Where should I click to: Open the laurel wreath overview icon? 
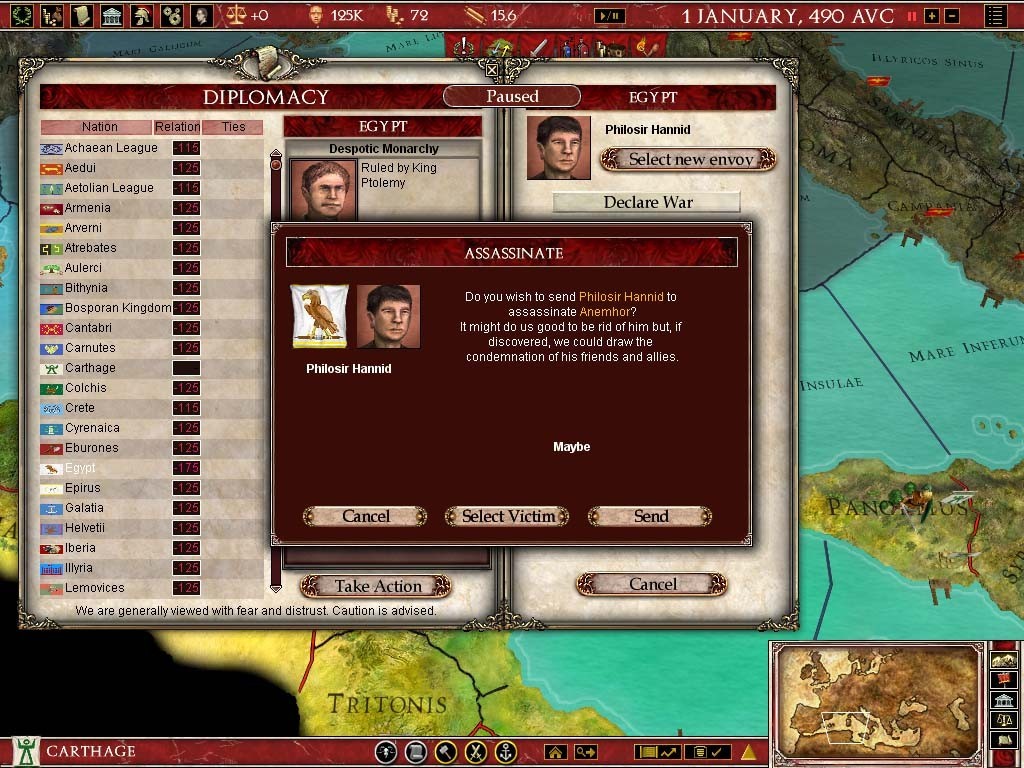(22, 15)
